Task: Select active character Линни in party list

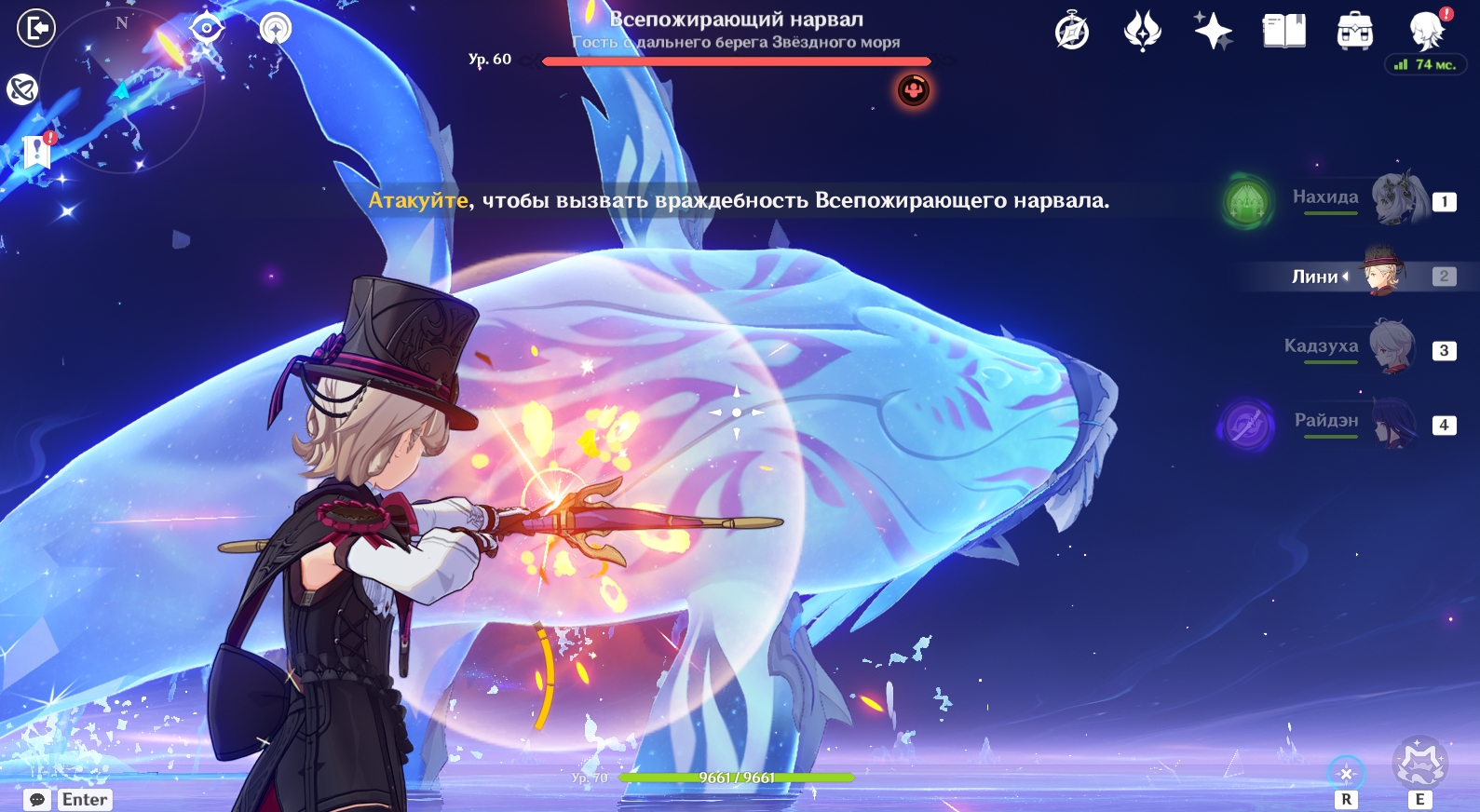Action: 1382,274
